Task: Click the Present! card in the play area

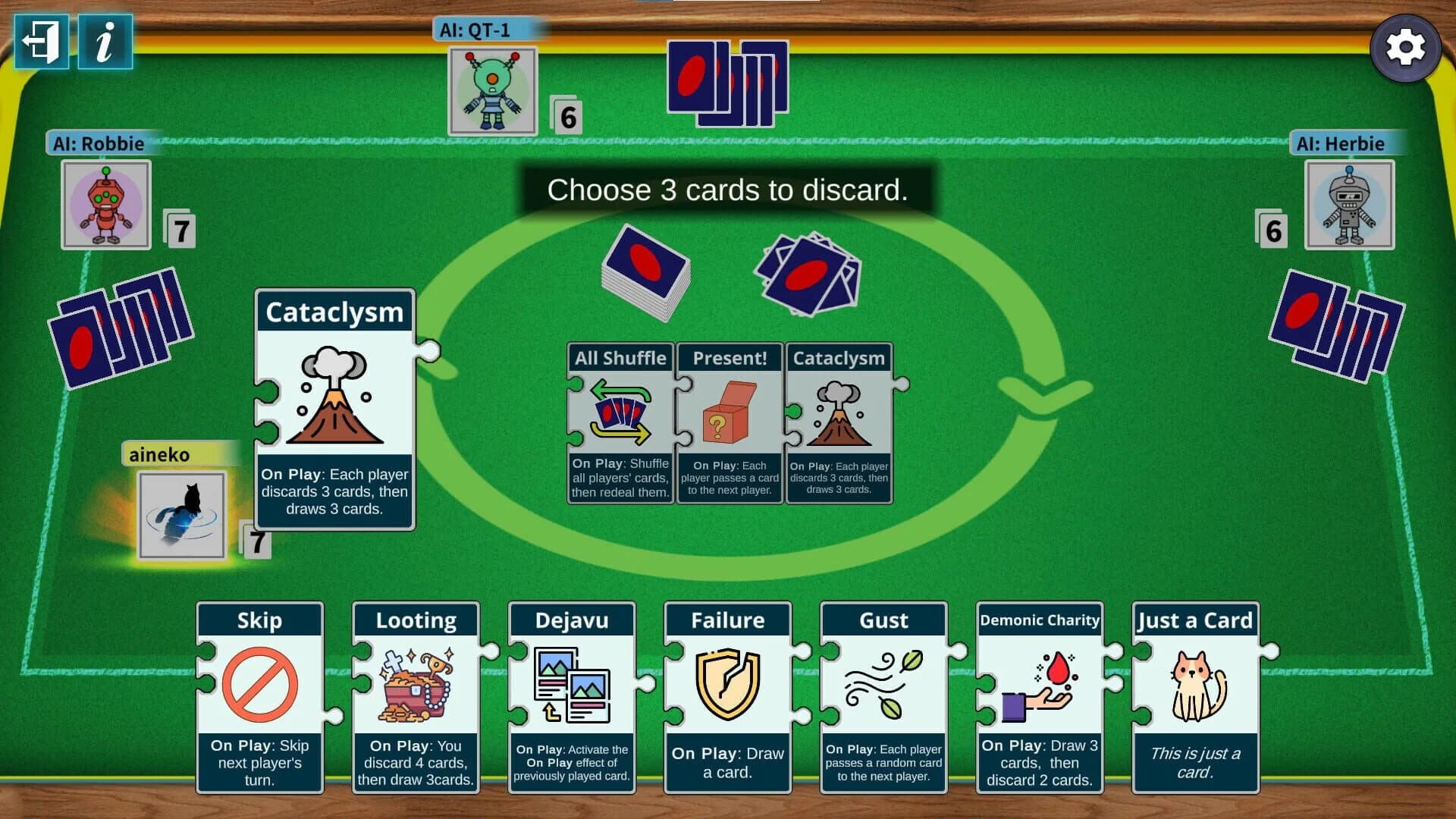Action: (x=730, y=421)
